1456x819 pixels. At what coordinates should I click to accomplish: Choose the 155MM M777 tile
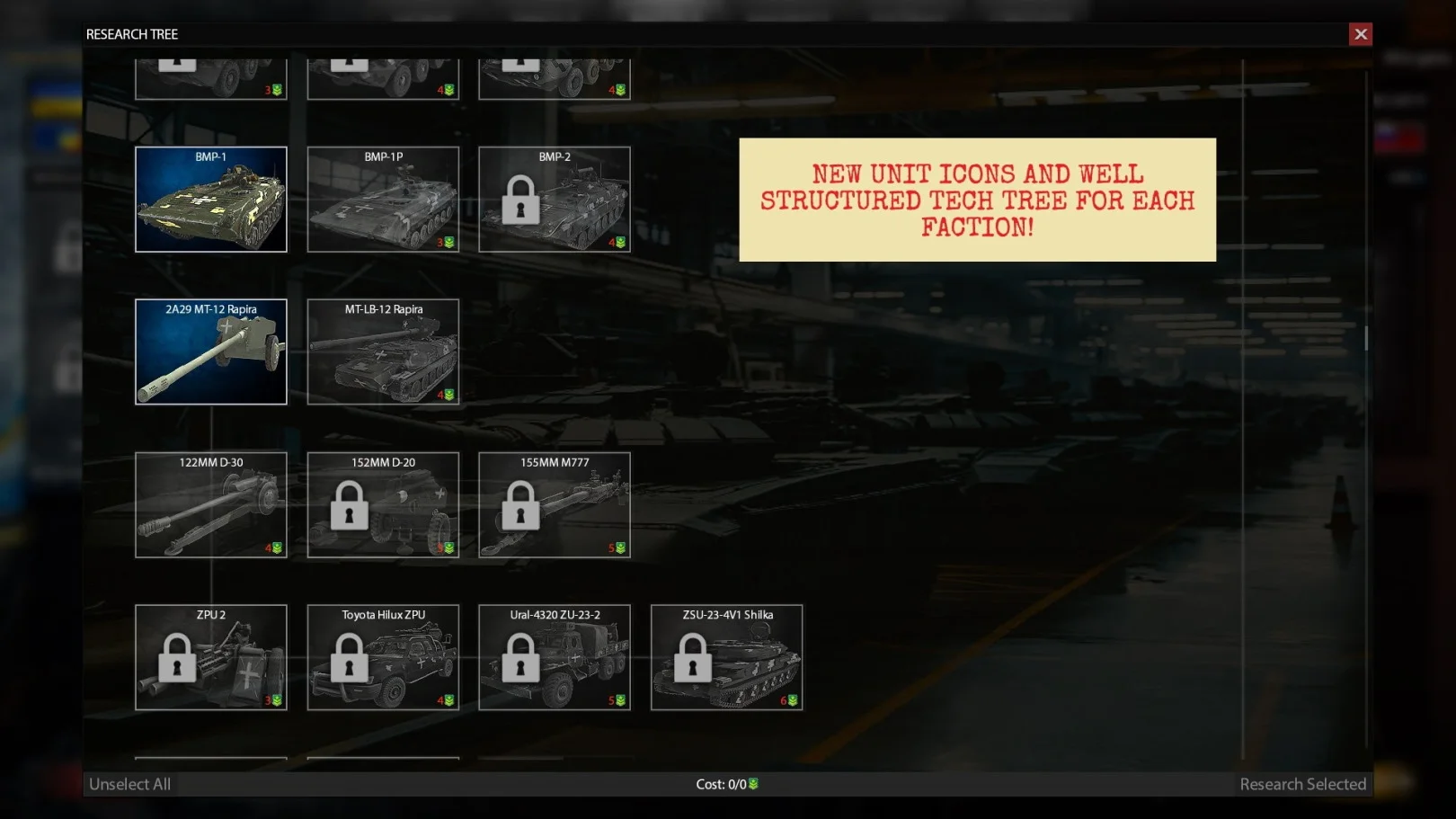click(555, 504)
